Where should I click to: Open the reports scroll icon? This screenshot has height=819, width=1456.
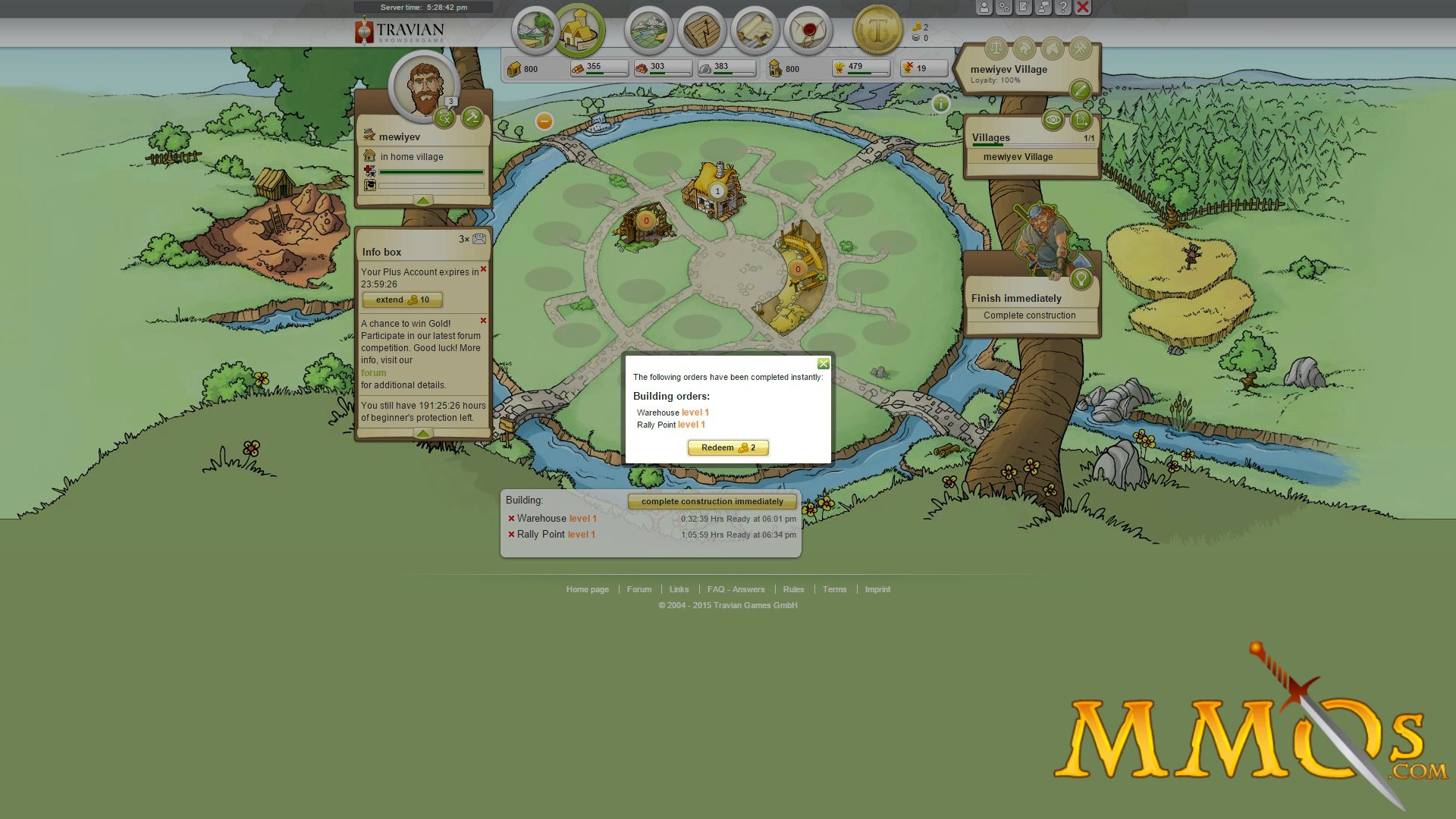click(755, 30)
